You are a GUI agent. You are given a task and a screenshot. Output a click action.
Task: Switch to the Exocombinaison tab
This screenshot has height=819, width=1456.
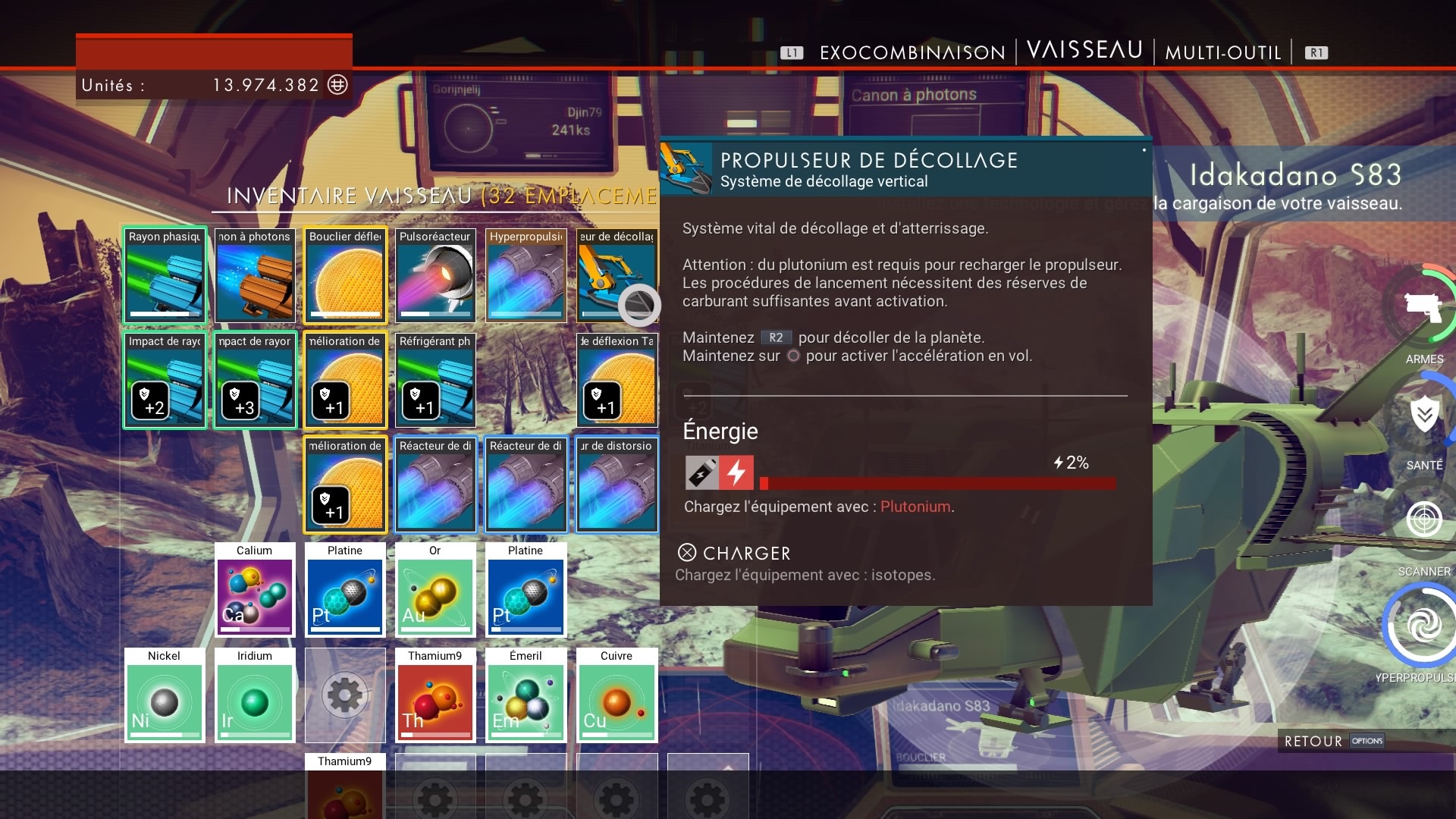(912, 52)
